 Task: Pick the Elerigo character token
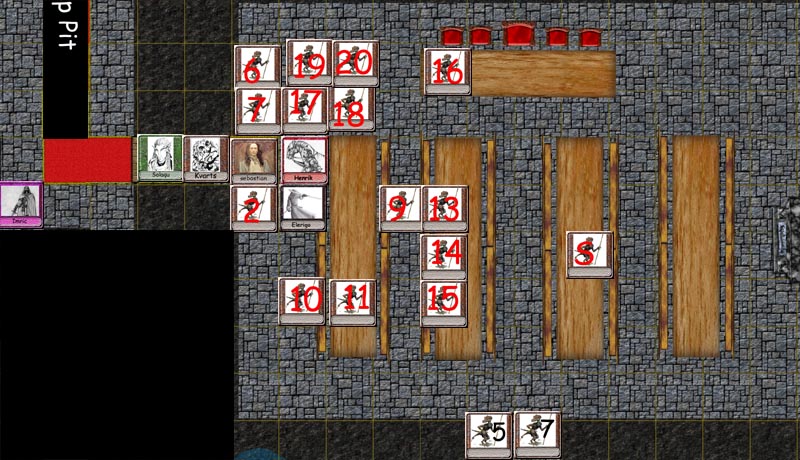pos(303,207)
